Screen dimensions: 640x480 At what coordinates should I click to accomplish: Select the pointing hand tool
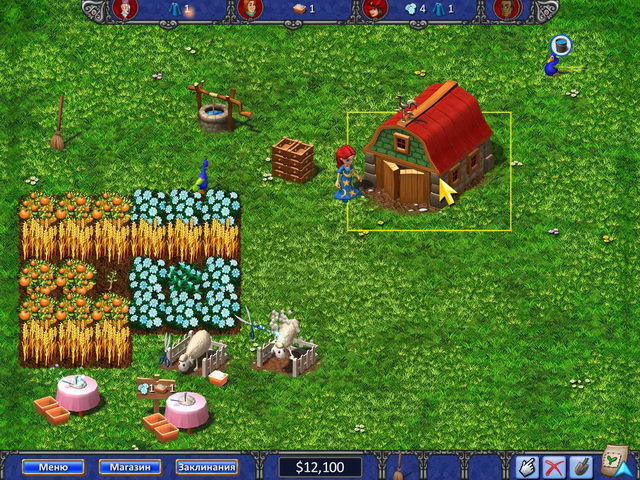(x=526, y=466)
